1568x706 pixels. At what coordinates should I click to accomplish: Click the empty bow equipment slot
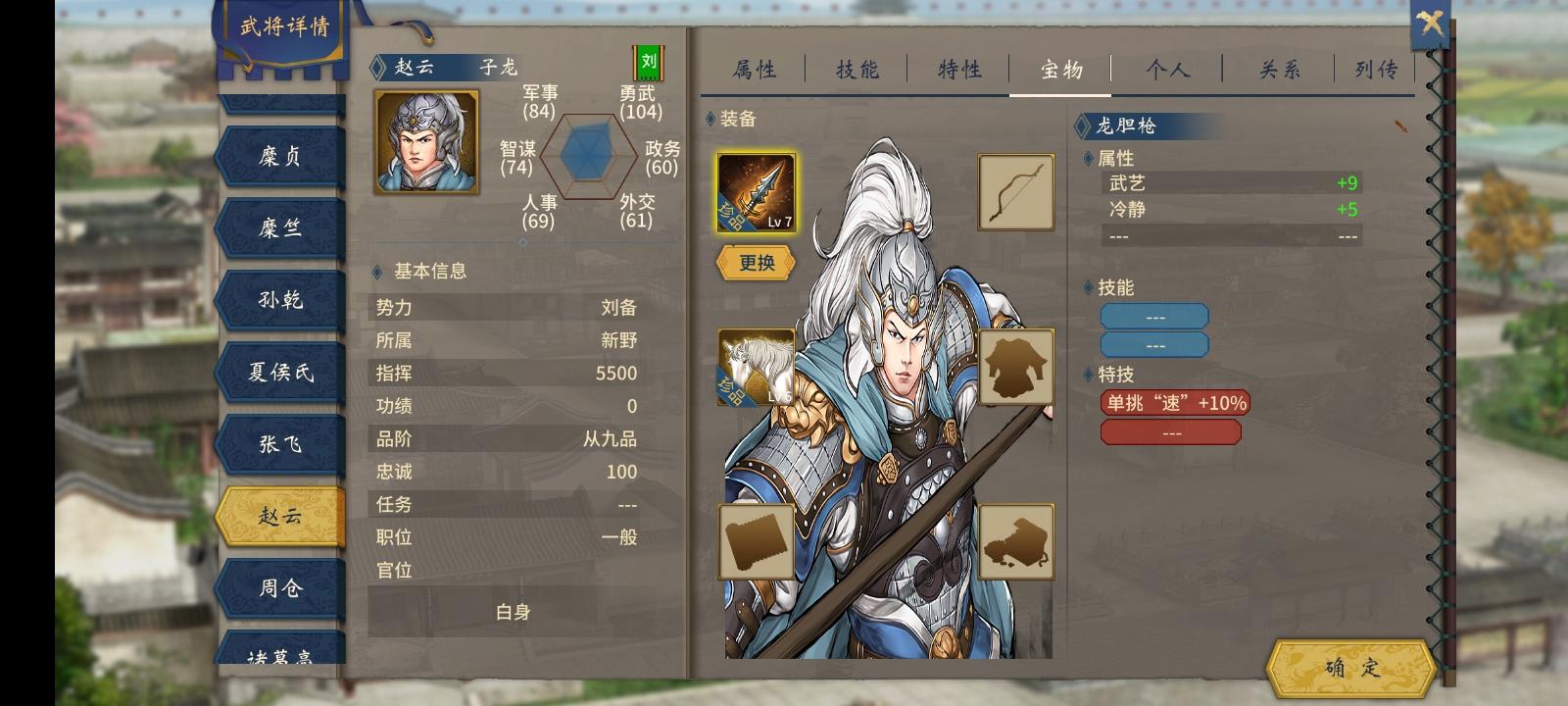click(x=1016, y=192)
